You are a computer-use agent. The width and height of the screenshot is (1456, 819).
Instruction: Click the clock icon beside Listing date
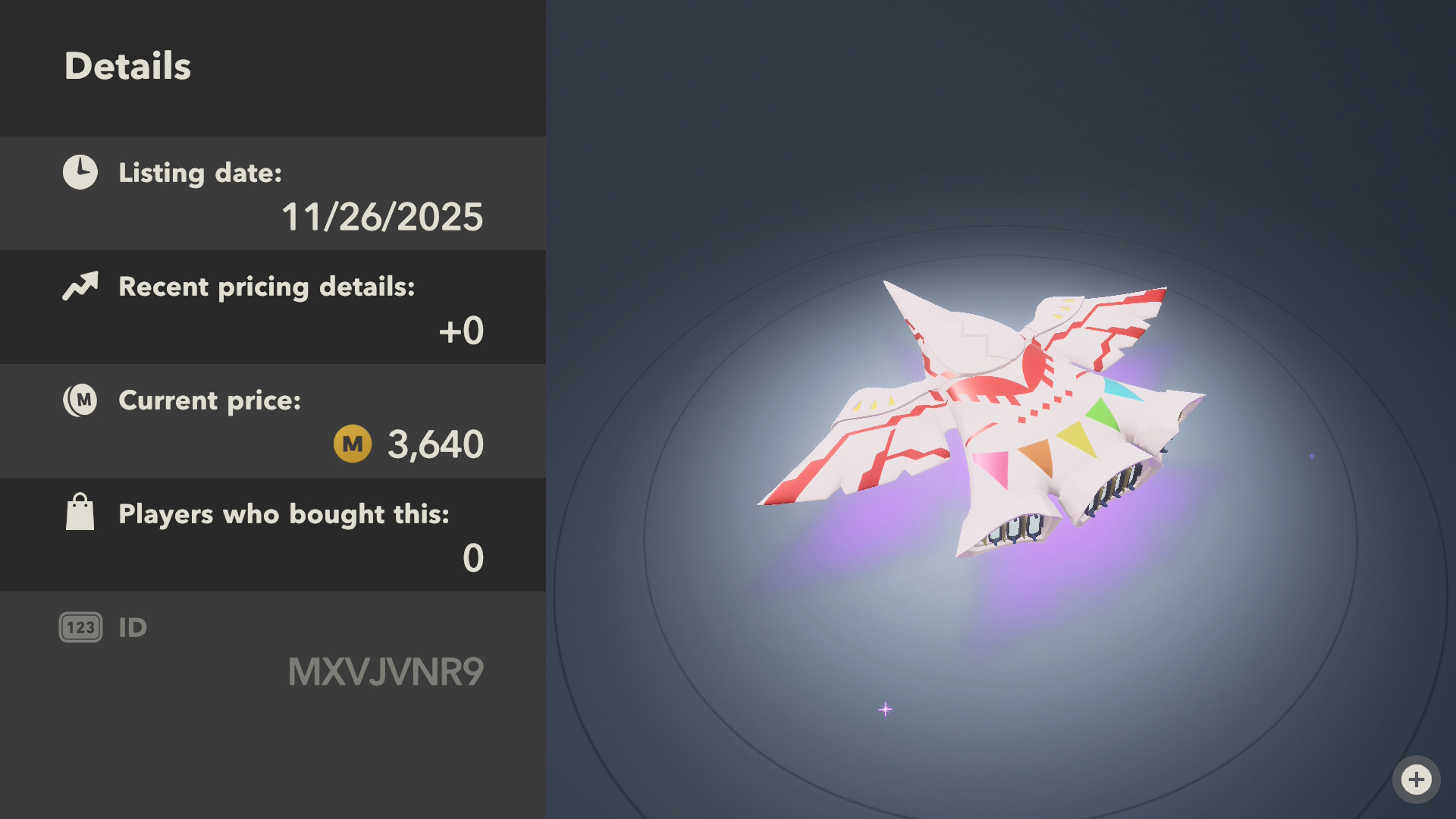[80, 171]
